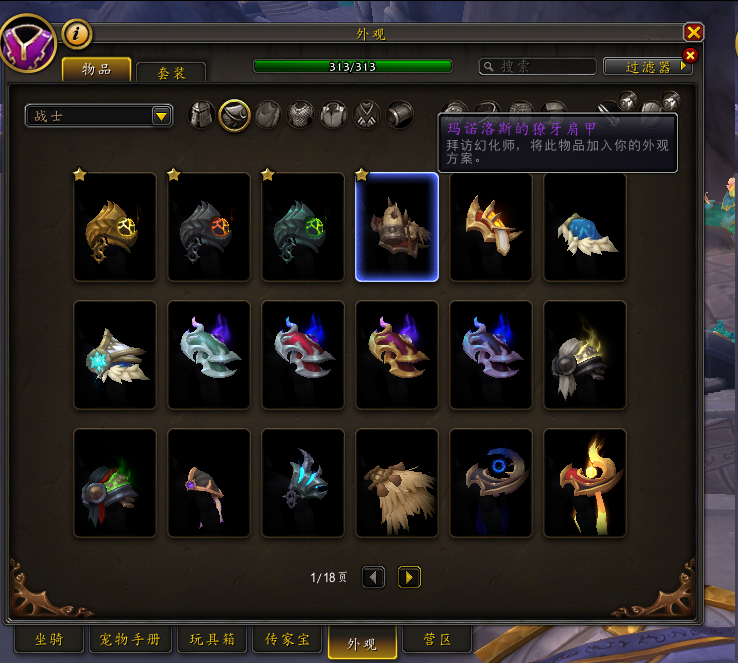Switch to the 套装 sets tab
The image size is (738, 663).
click(170, 73)
